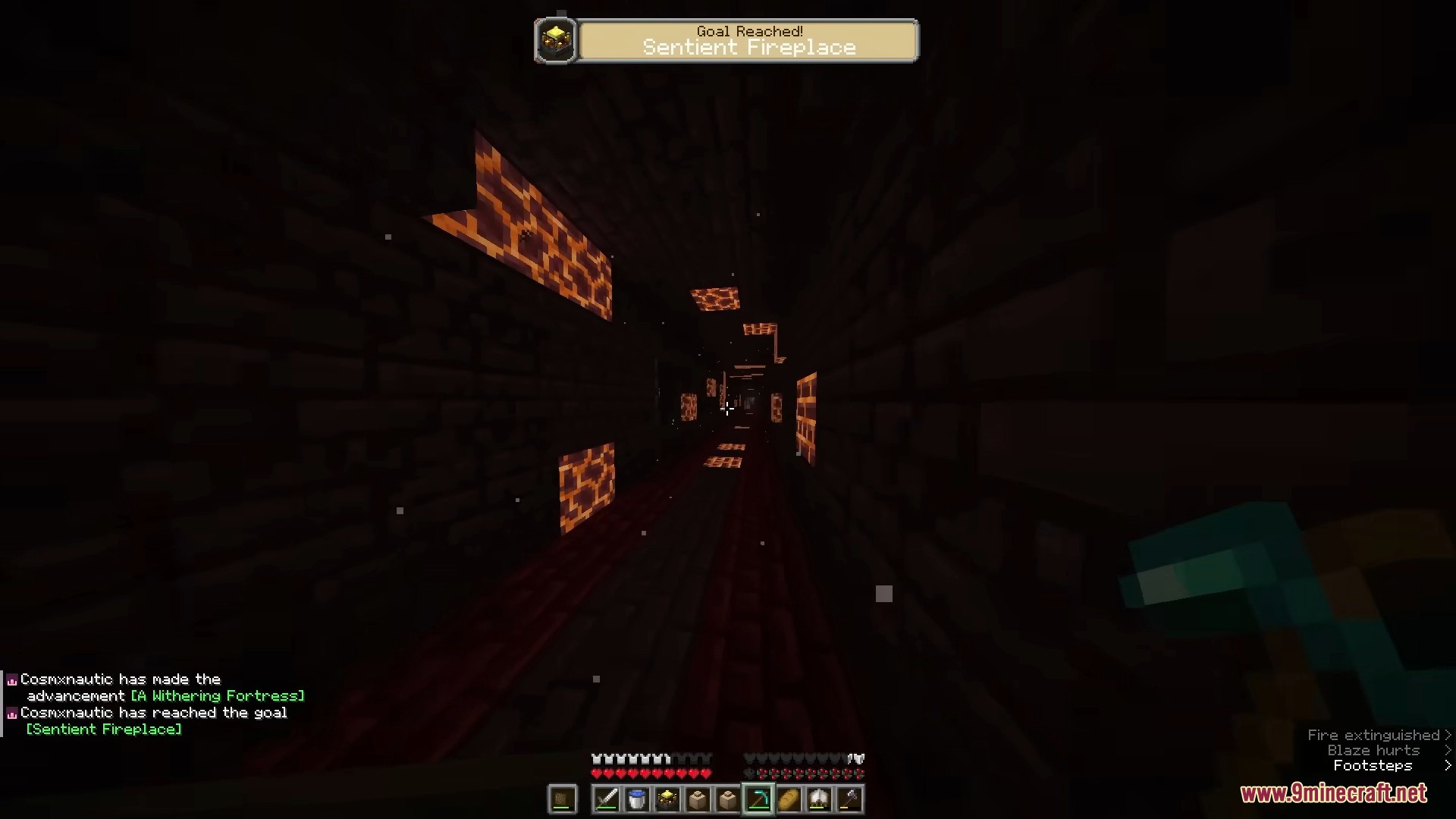Select the water bucket hotbar slot
Screen dimensions: 1456x819
point(637,799)
